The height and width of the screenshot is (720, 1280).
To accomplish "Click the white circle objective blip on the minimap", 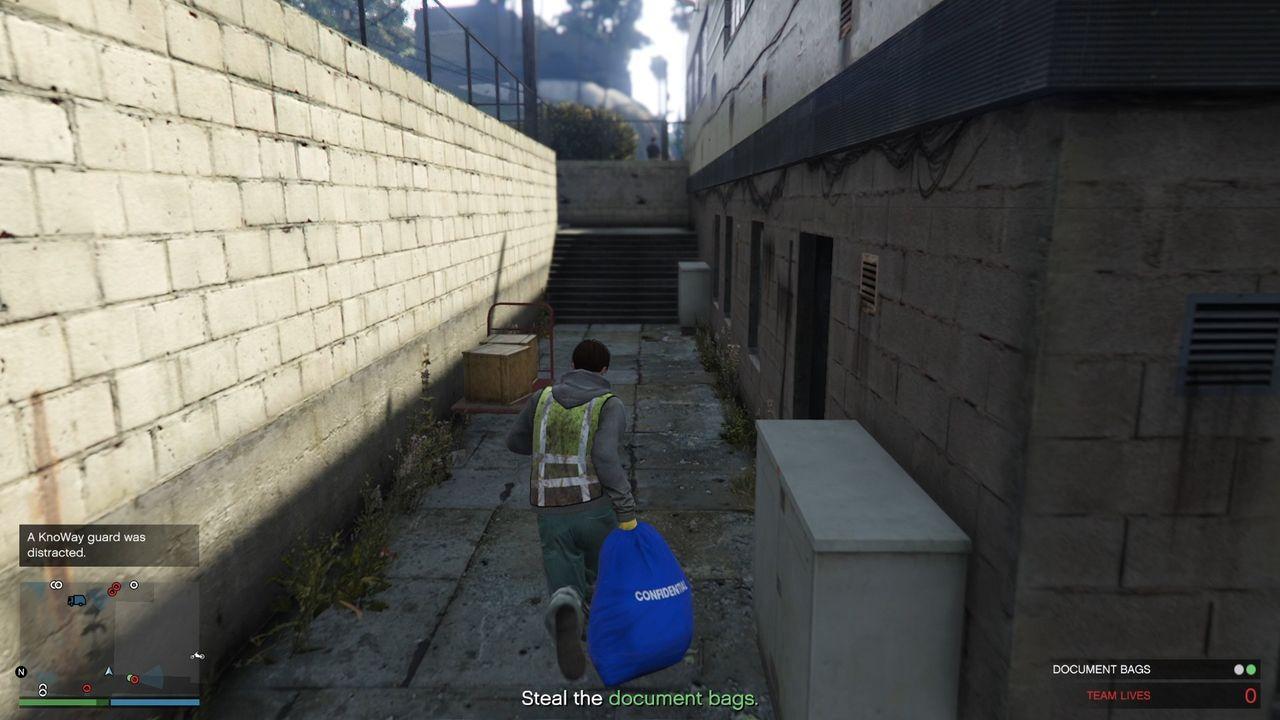I will [x=133, y=586].
